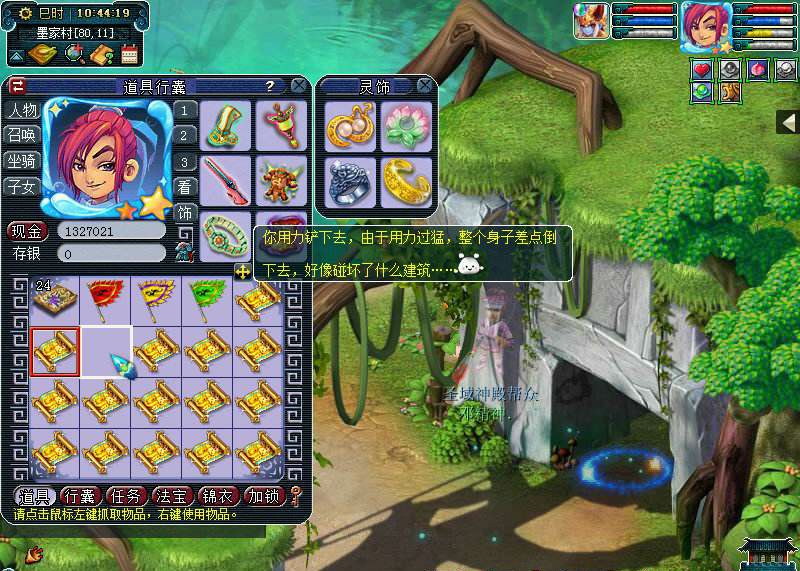Close the 灵饰 accessories panel

pos(425,86)
